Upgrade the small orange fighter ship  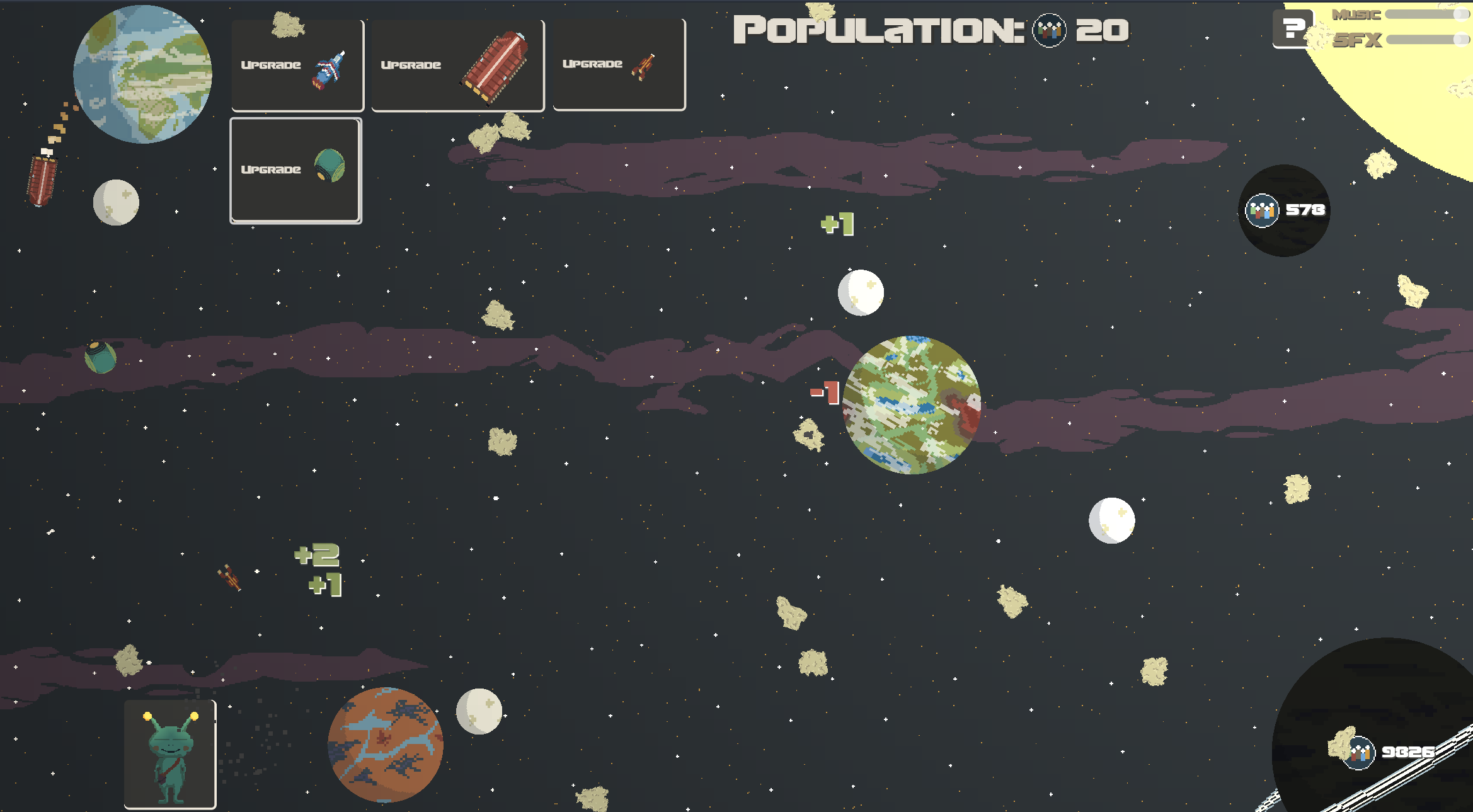point(619,65)
